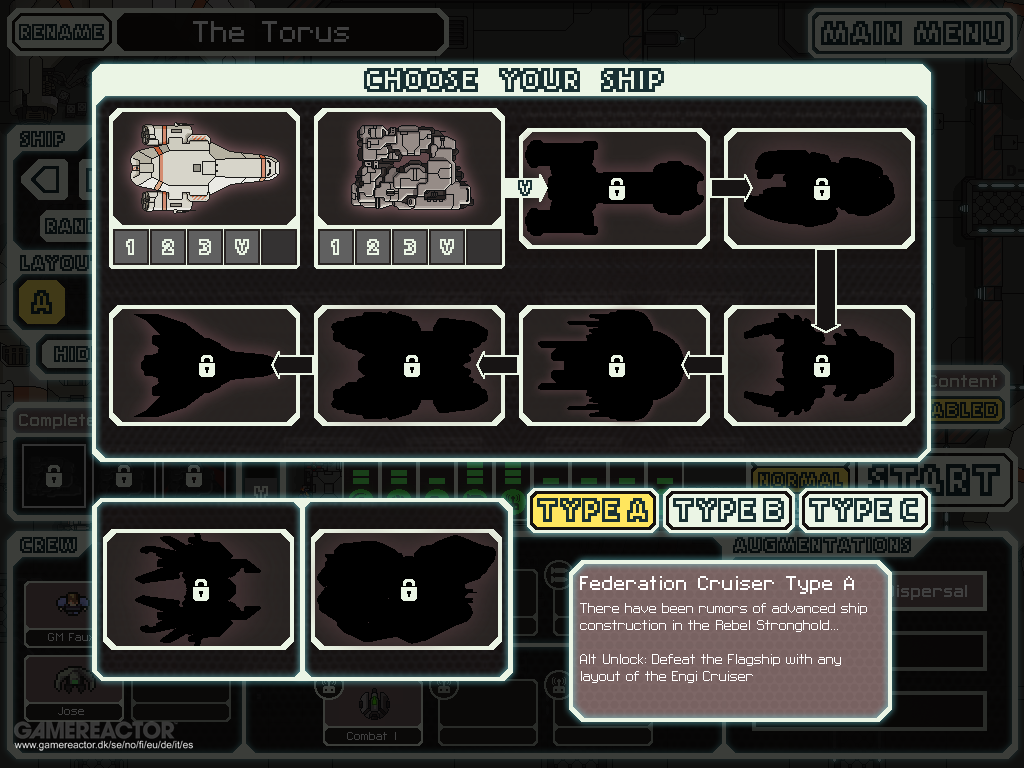
Task: Choose the grey Engi cruiser tile
Action: [409, 166]
